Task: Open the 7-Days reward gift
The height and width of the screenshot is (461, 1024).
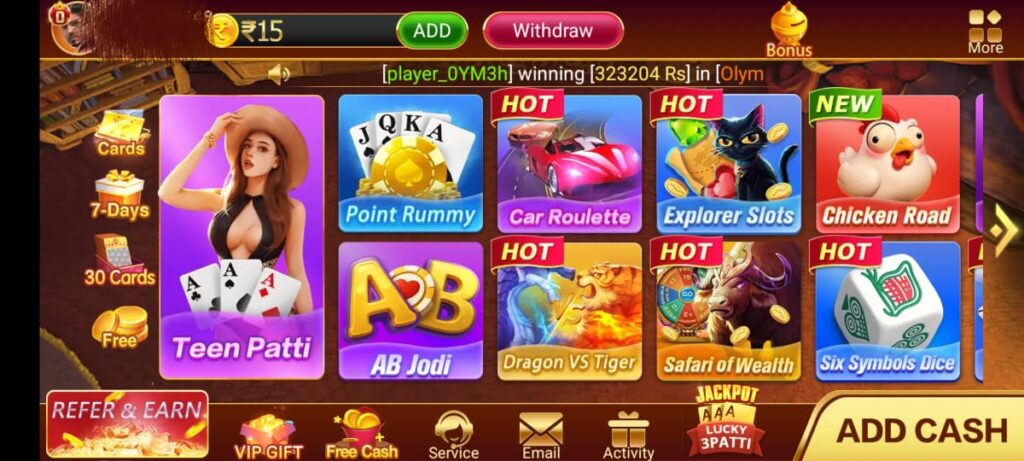Action: click(x=119, y=194)
